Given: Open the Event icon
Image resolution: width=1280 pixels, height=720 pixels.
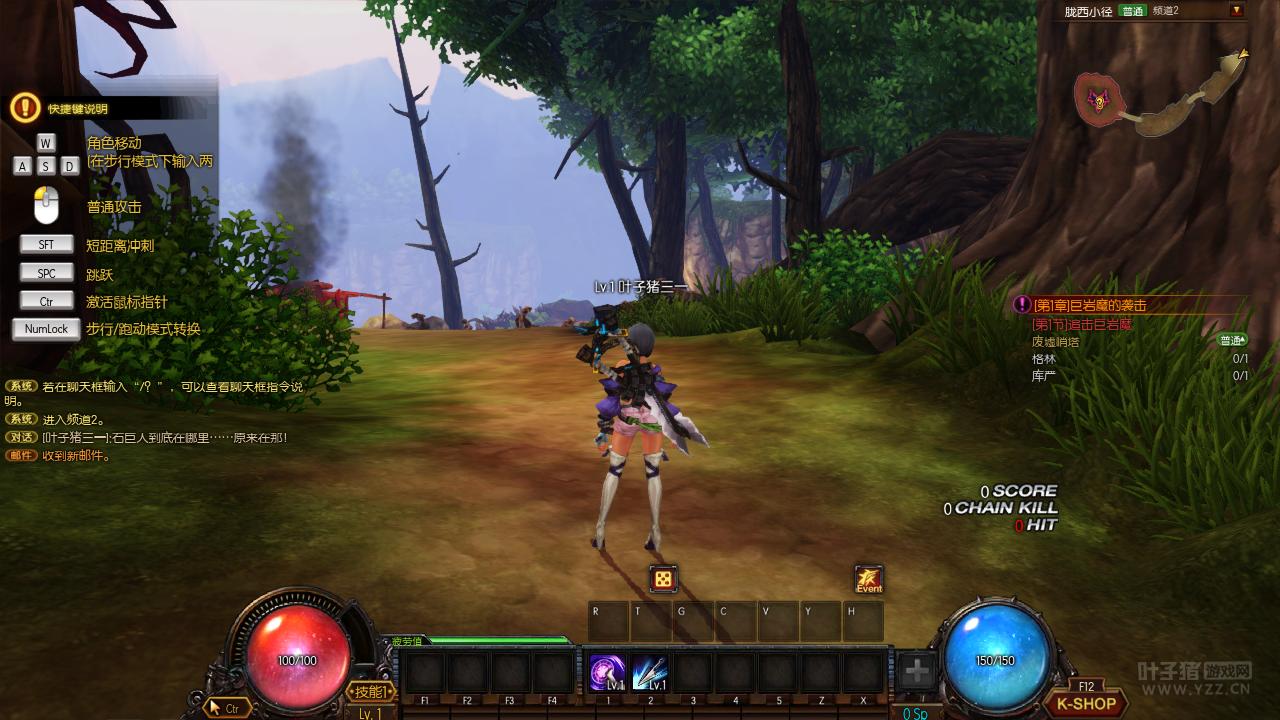Looking at the screenshot, I should click(x=868, y=580).
